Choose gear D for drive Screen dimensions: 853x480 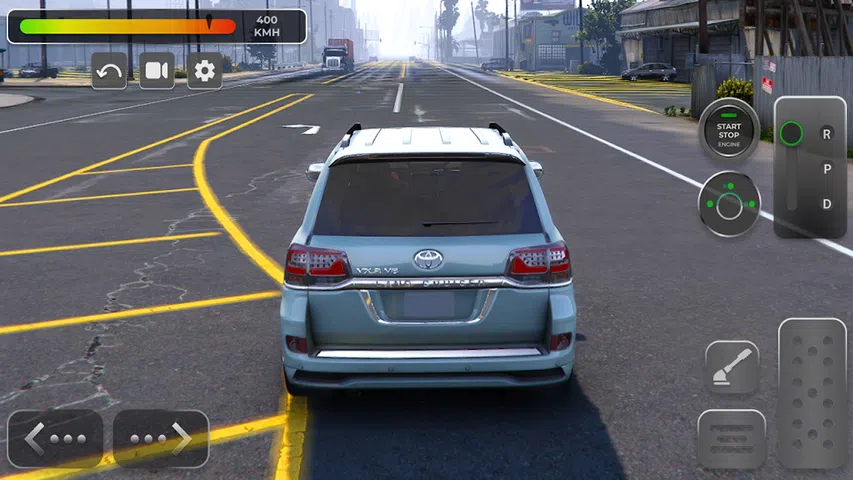point(827,204)
